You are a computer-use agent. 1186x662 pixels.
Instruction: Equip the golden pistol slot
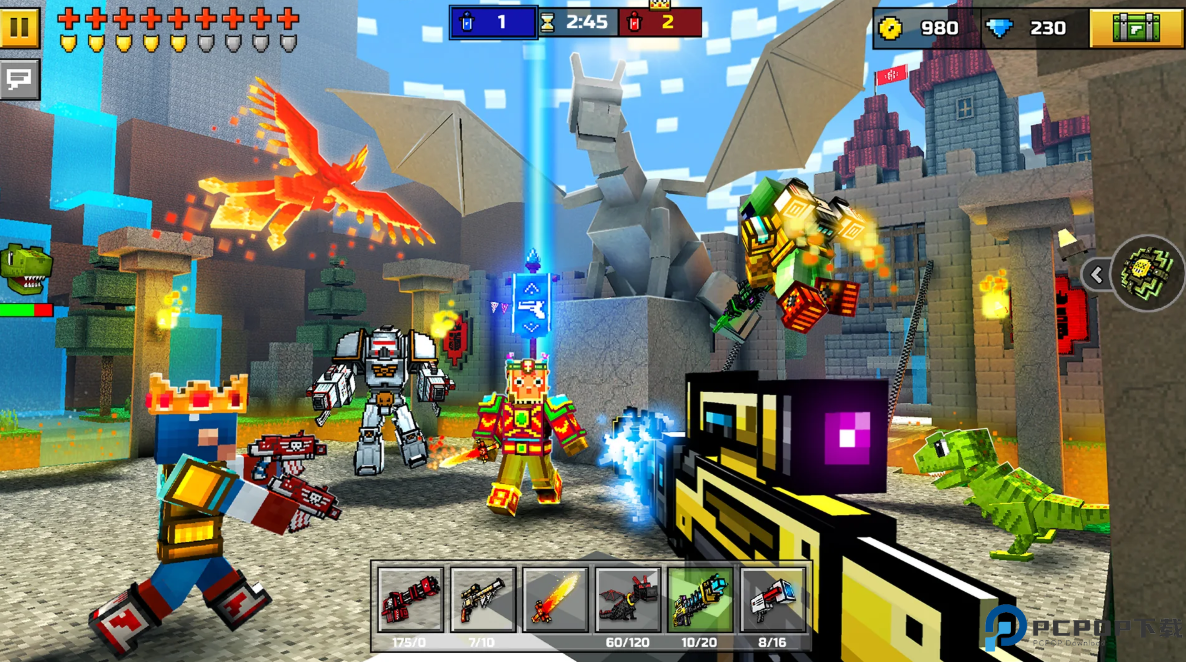coord(483,600)
